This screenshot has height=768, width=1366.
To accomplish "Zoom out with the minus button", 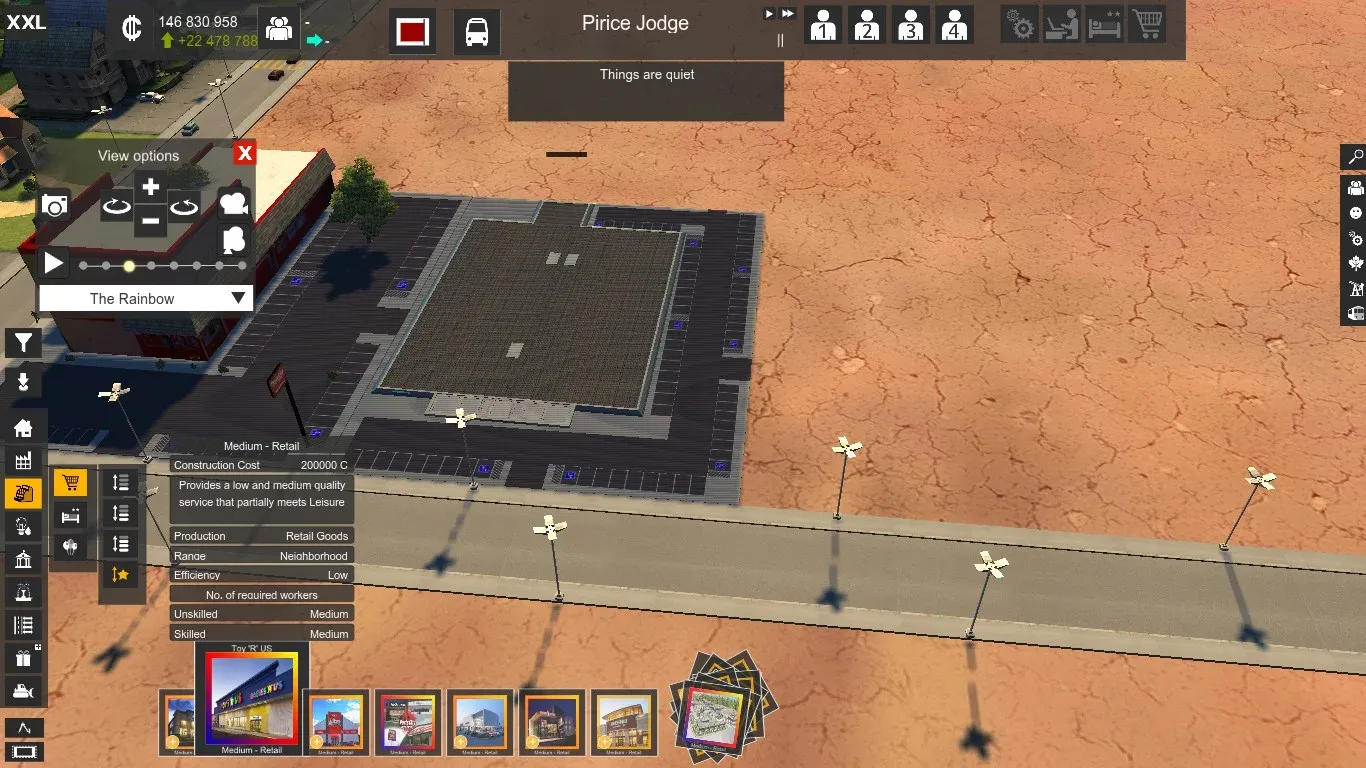I will click(150, 220).
